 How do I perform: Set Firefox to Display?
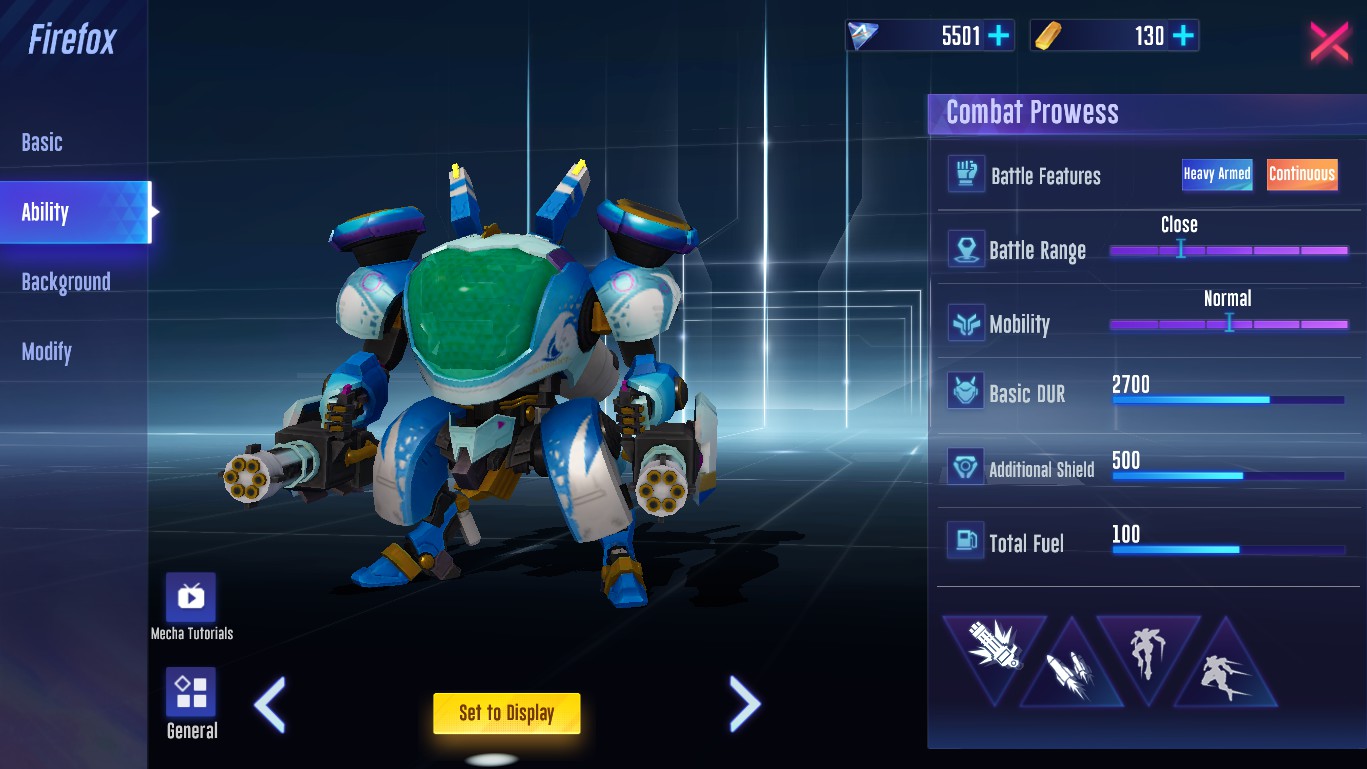tap(506, 713)
